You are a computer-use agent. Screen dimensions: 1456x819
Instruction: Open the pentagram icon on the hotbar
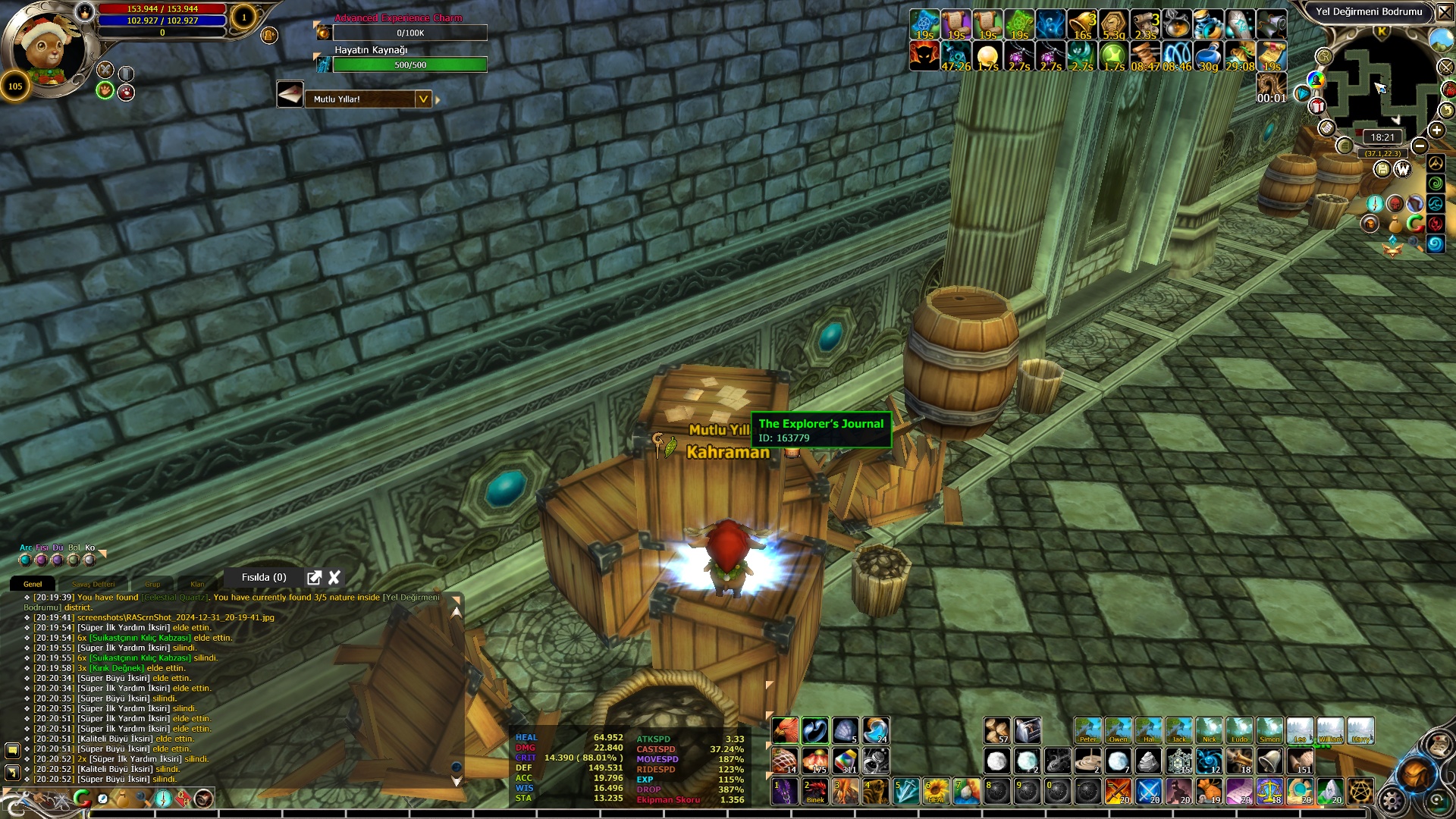pos(1360,792)
